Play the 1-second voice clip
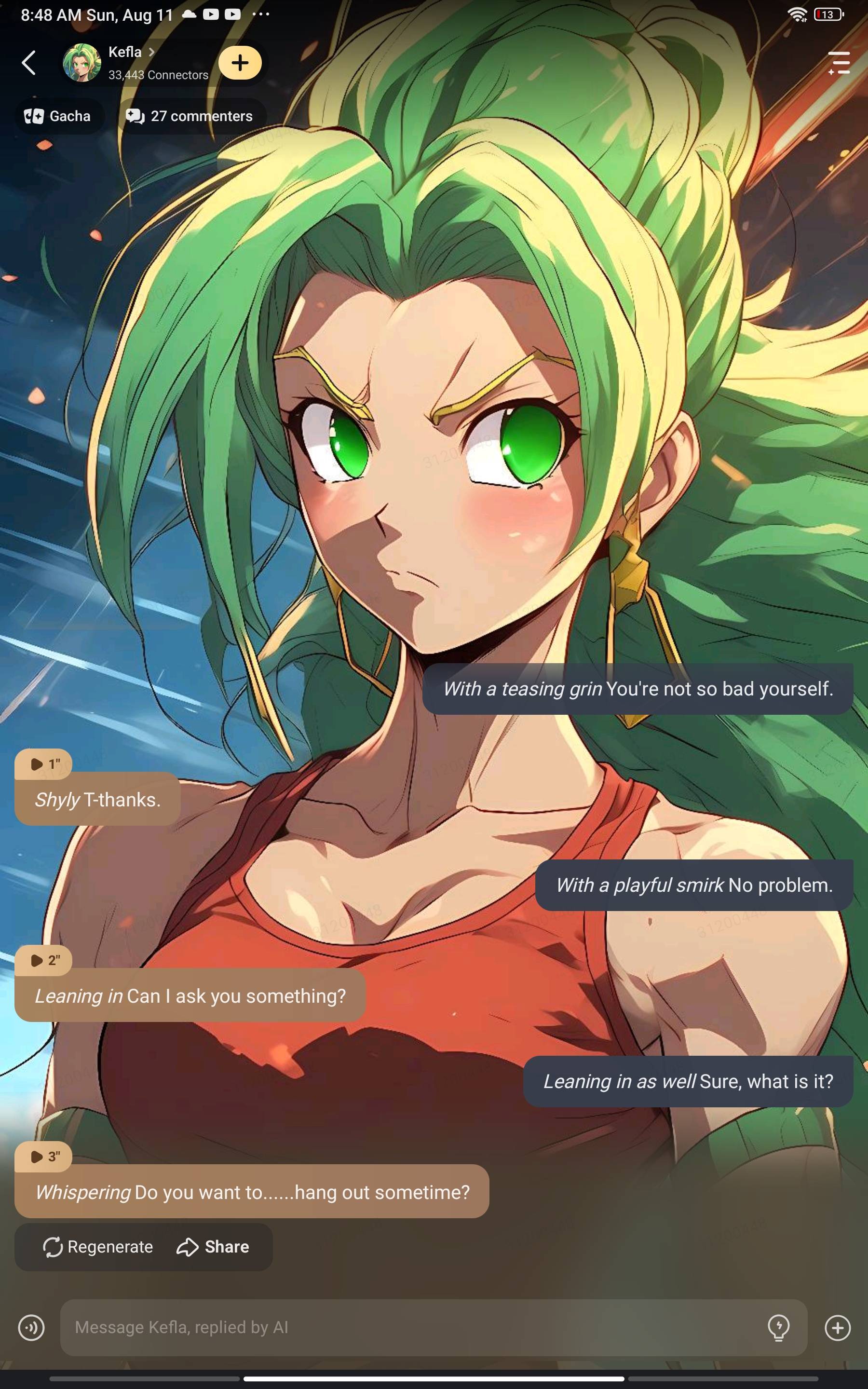This screenshot has height=1389, width=868. pos(43,764)
